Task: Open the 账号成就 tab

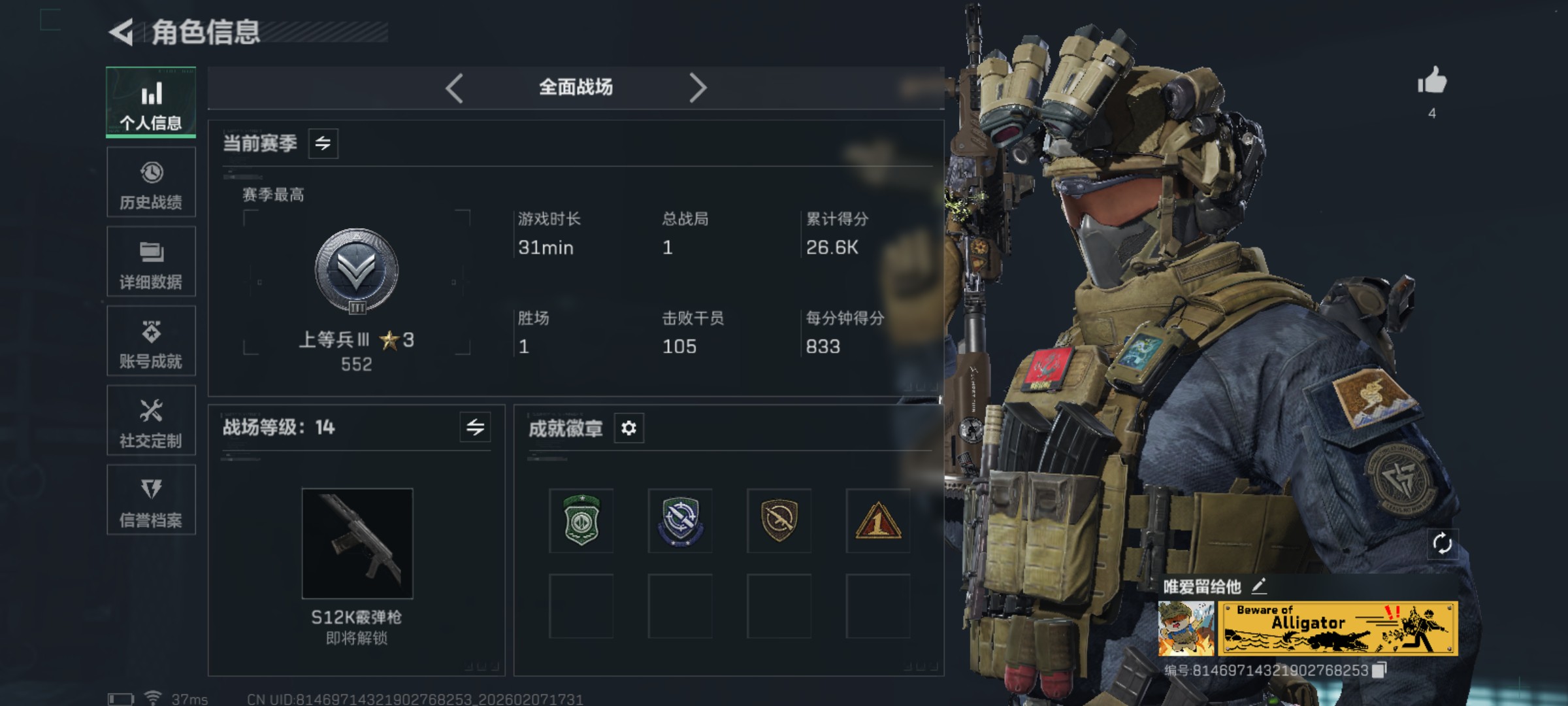Action: click(x=151, y=341)
